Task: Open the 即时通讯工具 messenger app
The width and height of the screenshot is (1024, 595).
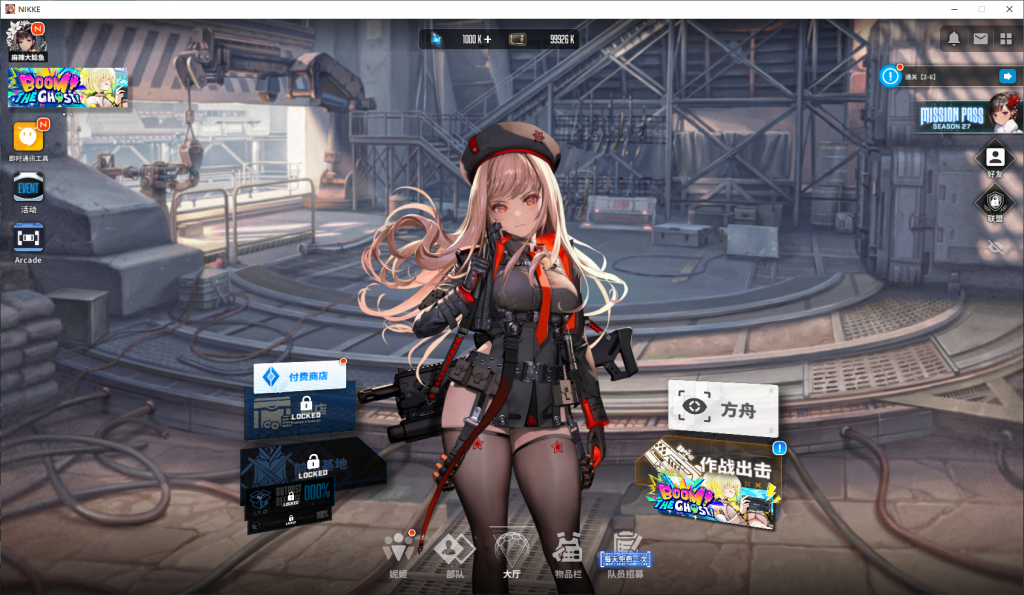Action: (x=28, y=137)
